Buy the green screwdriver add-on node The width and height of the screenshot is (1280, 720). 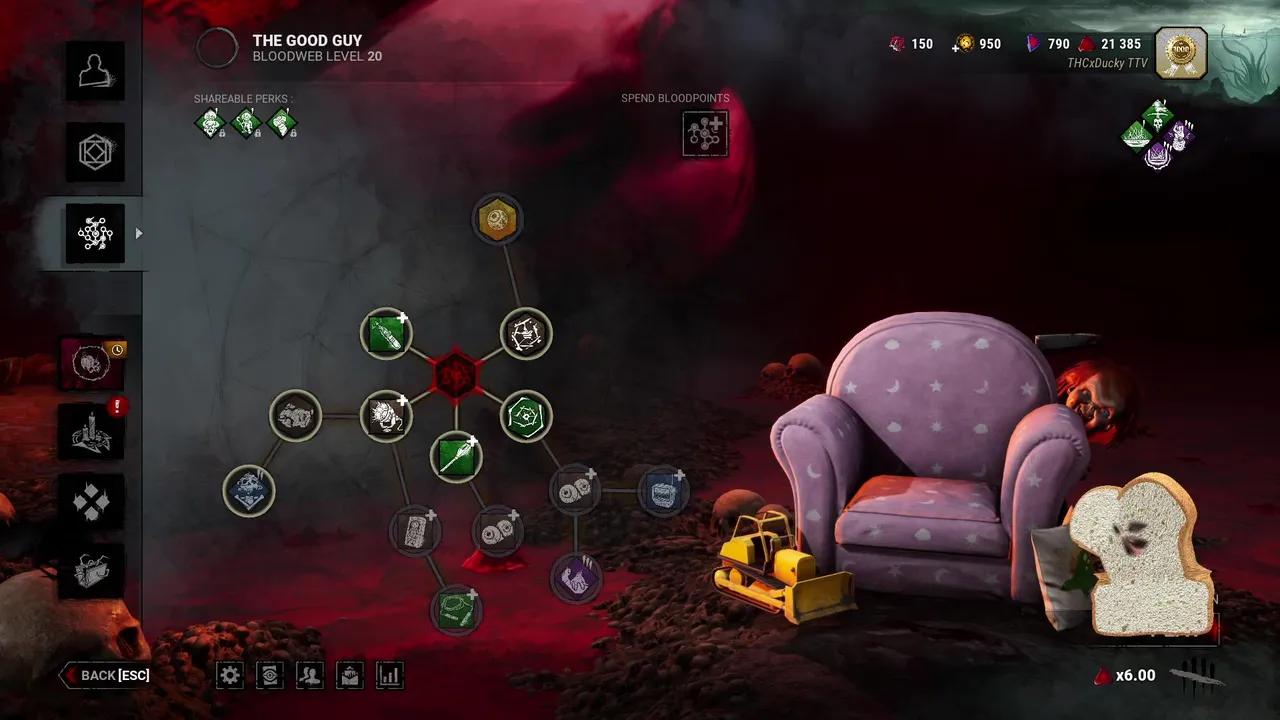456,457
